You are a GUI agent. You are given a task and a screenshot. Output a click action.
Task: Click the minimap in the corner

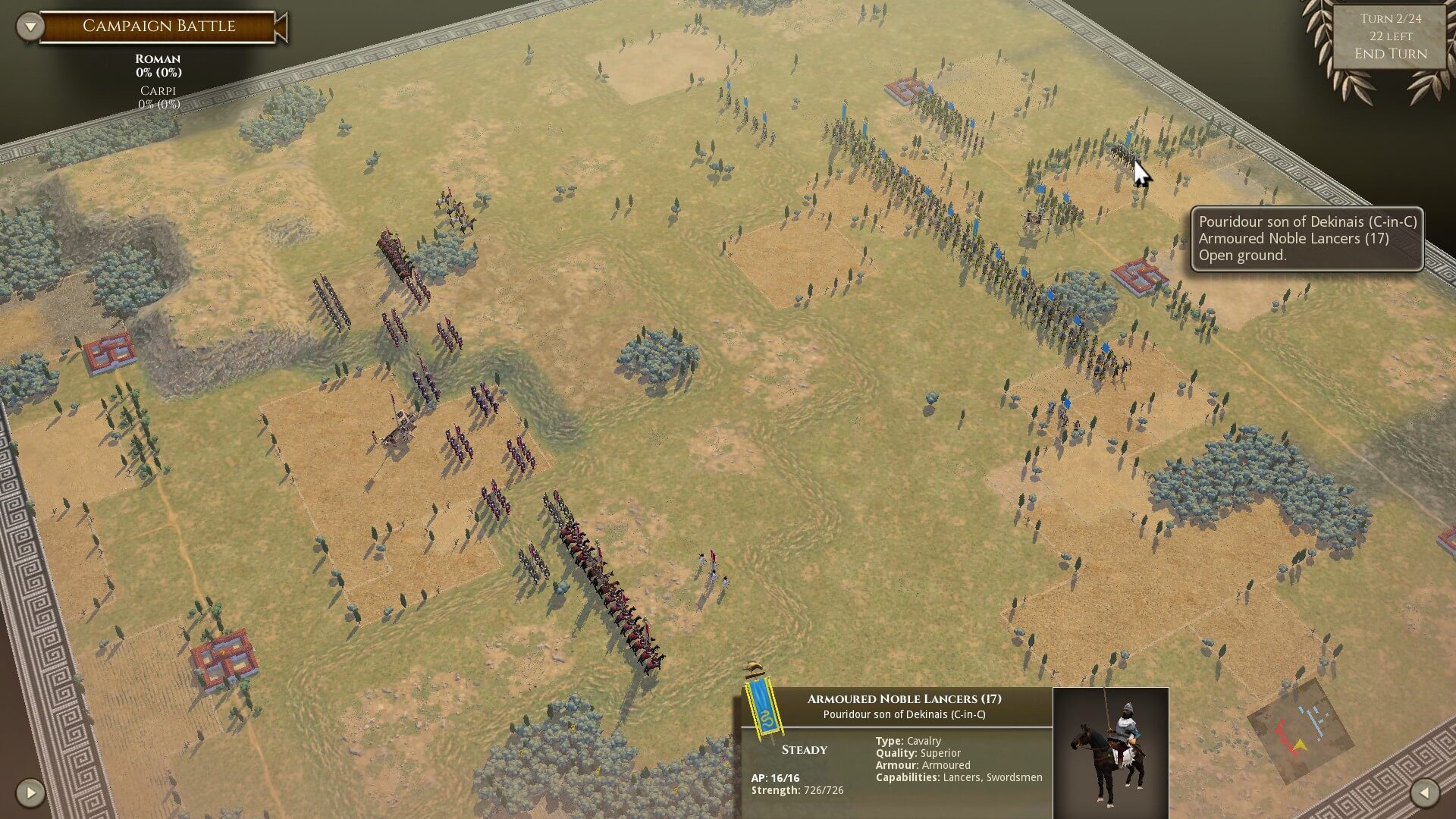[1299, 730]
